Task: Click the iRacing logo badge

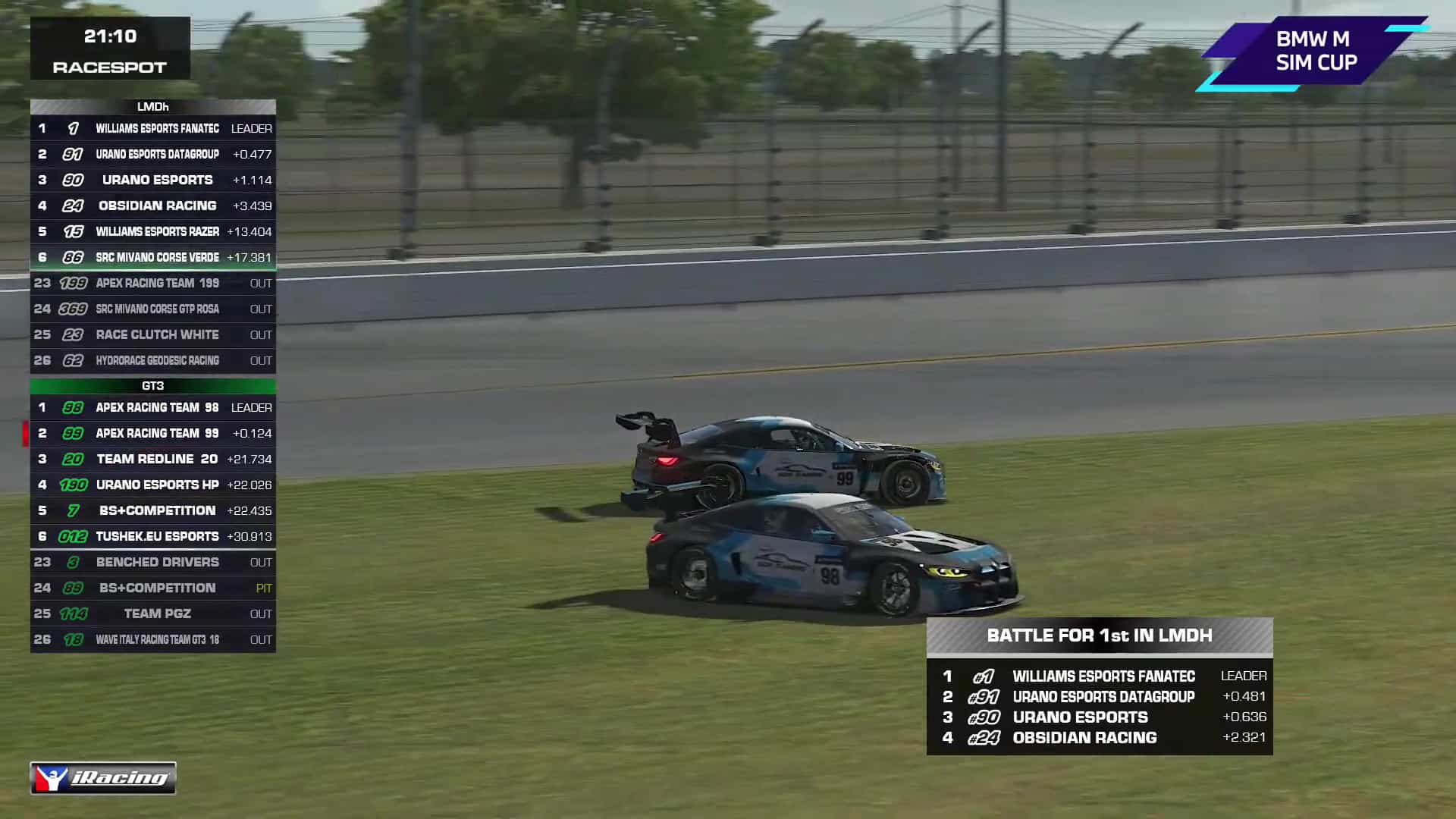Action: pyautogui.click(x=102, y=777)
